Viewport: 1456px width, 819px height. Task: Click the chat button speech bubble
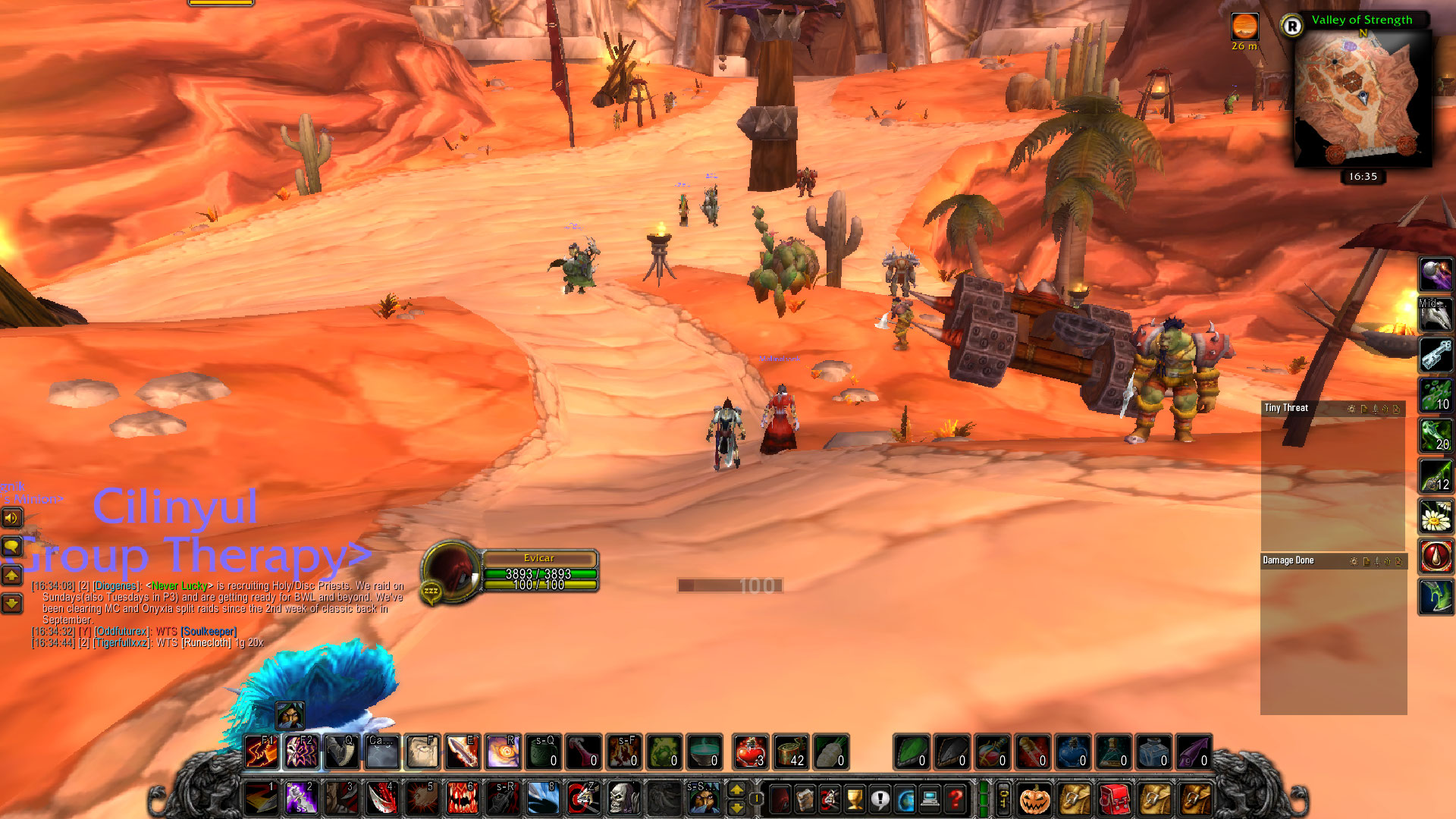[x=11, y=547]
